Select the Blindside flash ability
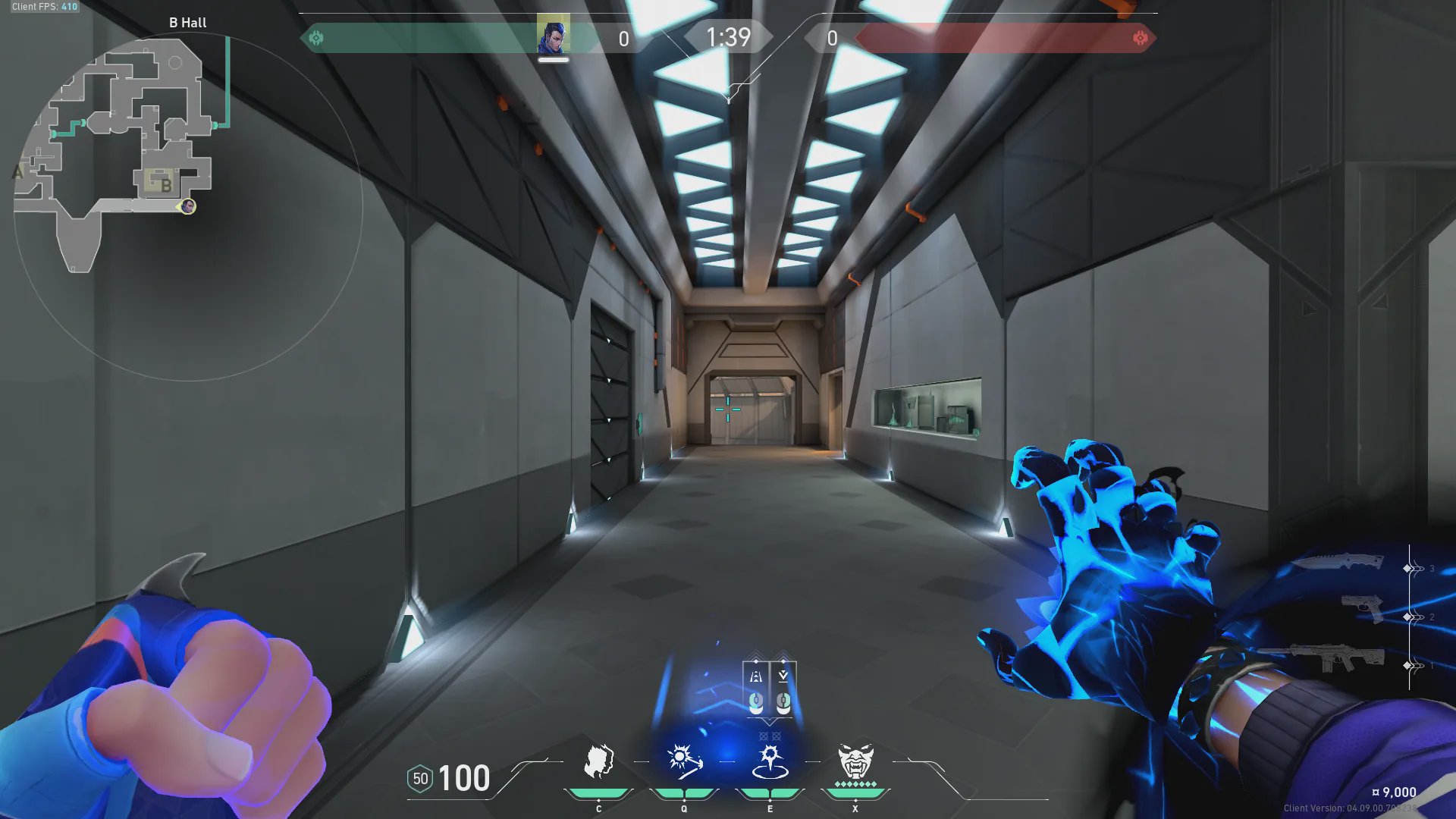 (684, 761)
